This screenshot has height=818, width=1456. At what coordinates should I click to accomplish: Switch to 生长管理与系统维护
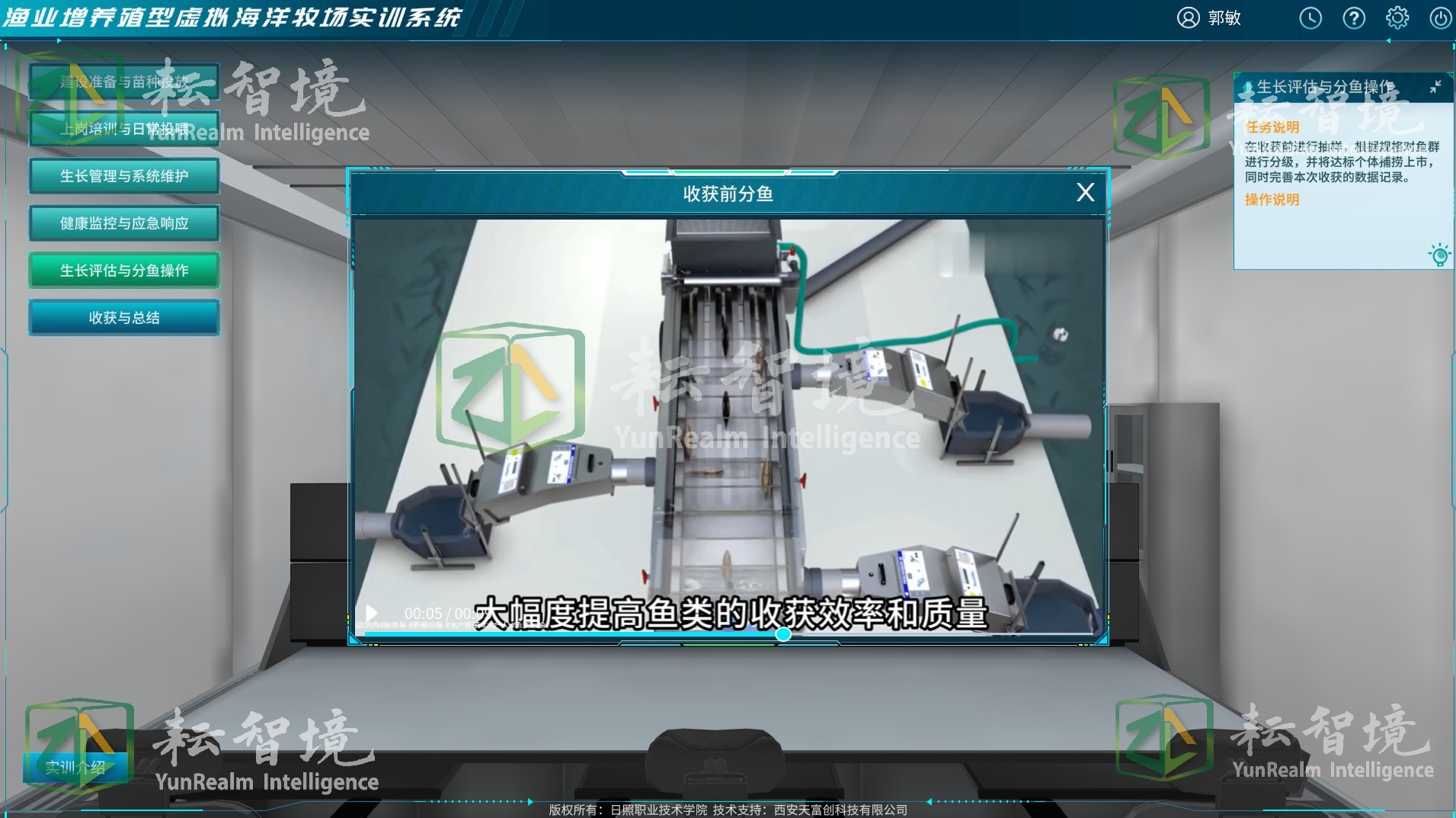click(123, 175)
